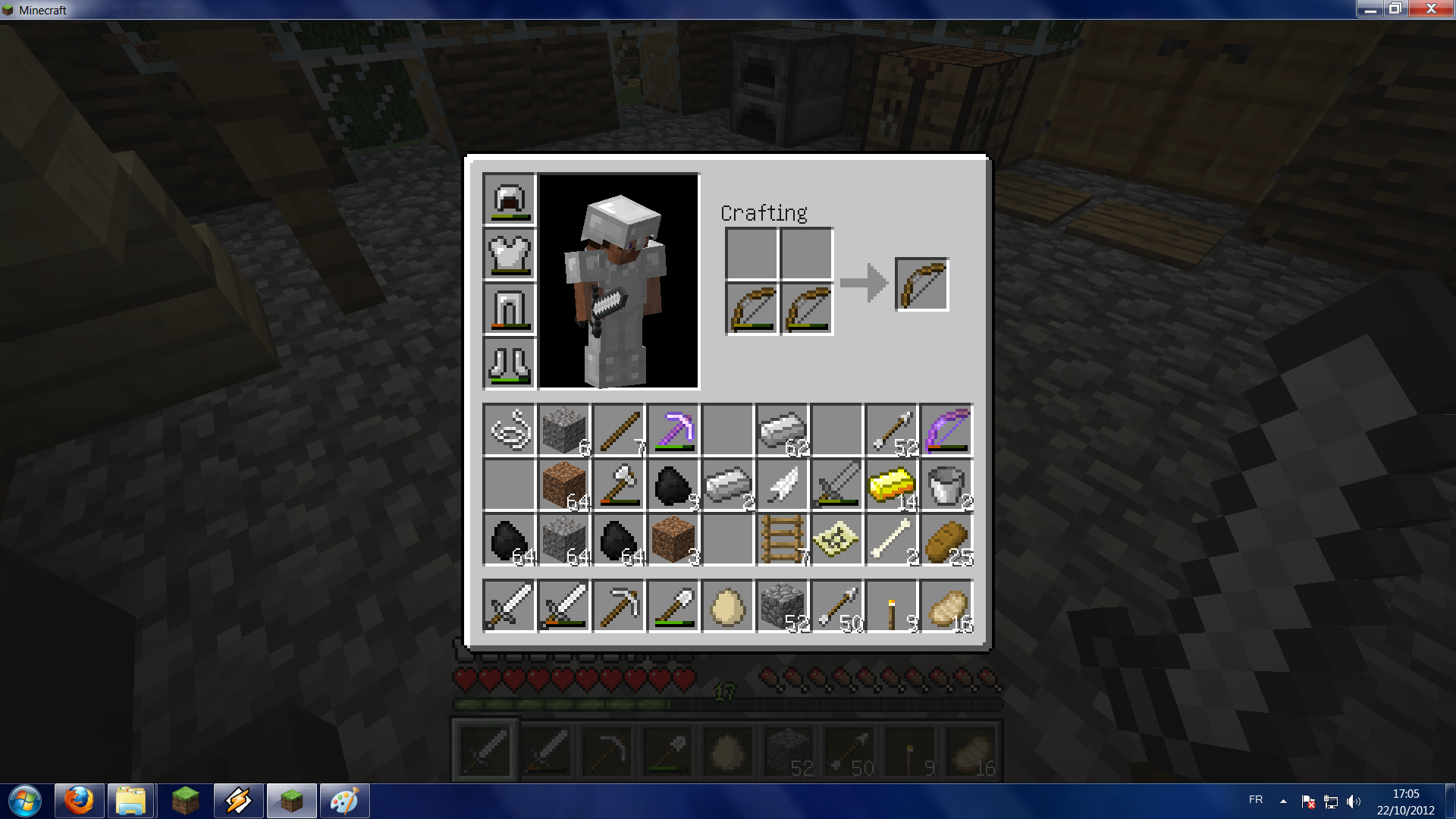Open Firefox from the taskbar

(78, 800)
